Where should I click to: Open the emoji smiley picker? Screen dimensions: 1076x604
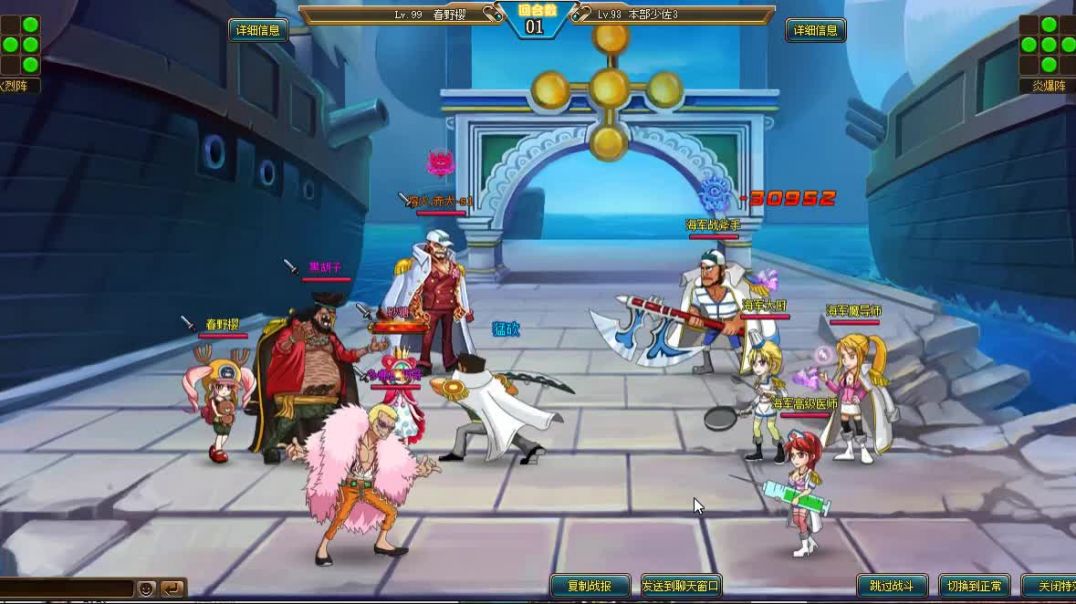147,588
